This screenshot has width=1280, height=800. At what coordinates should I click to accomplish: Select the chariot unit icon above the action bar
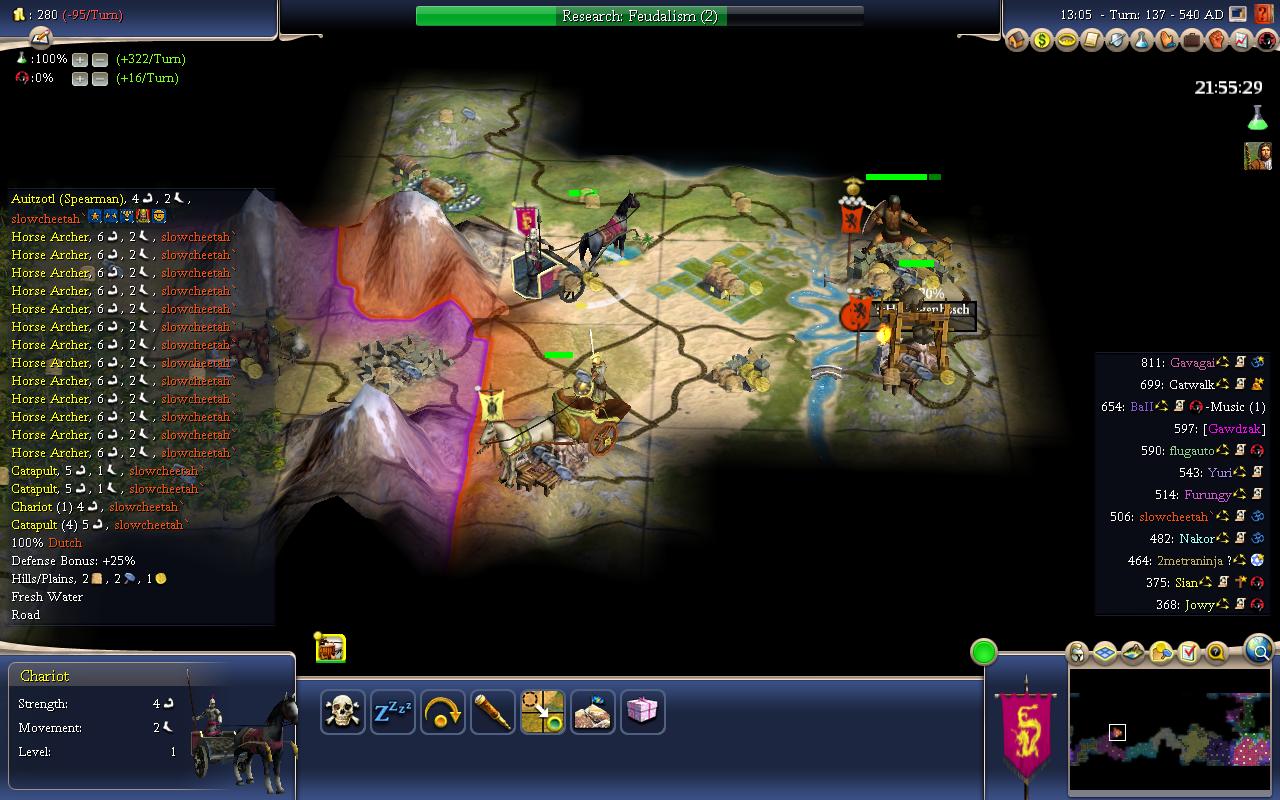[x=331, y=648]
